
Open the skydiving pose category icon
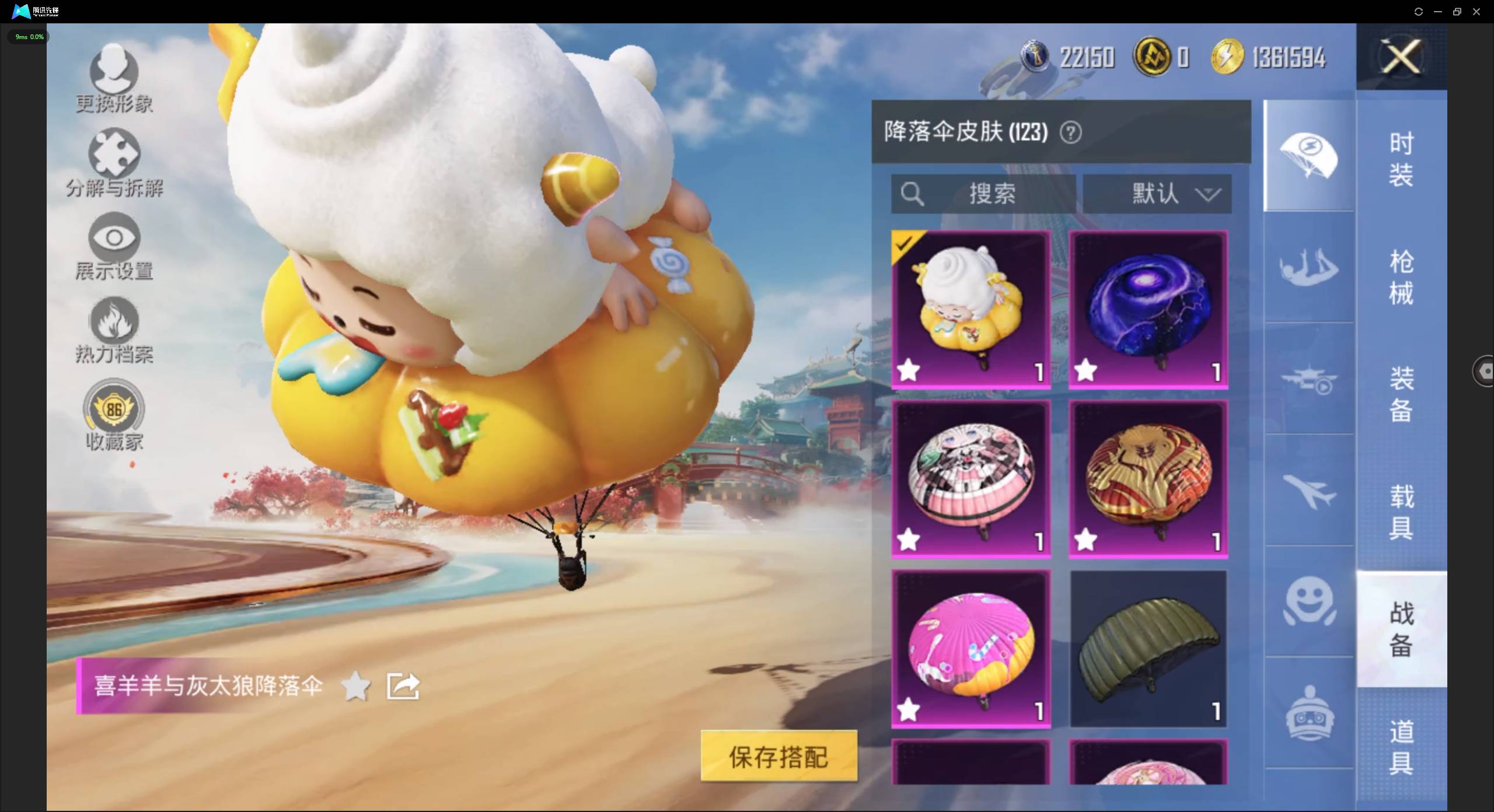1309,268
